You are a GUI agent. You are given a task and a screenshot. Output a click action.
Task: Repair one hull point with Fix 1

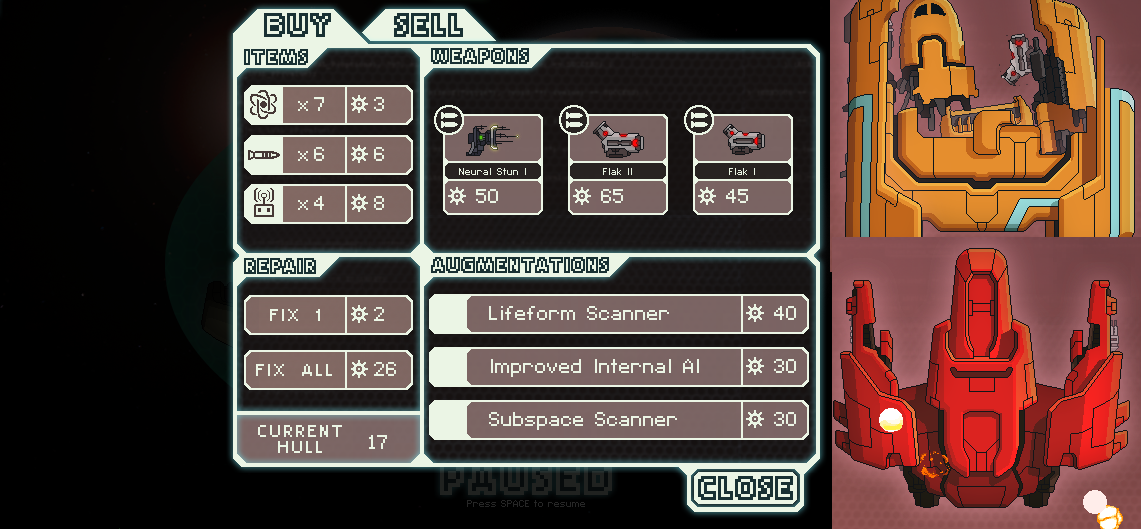pos(328,315)
